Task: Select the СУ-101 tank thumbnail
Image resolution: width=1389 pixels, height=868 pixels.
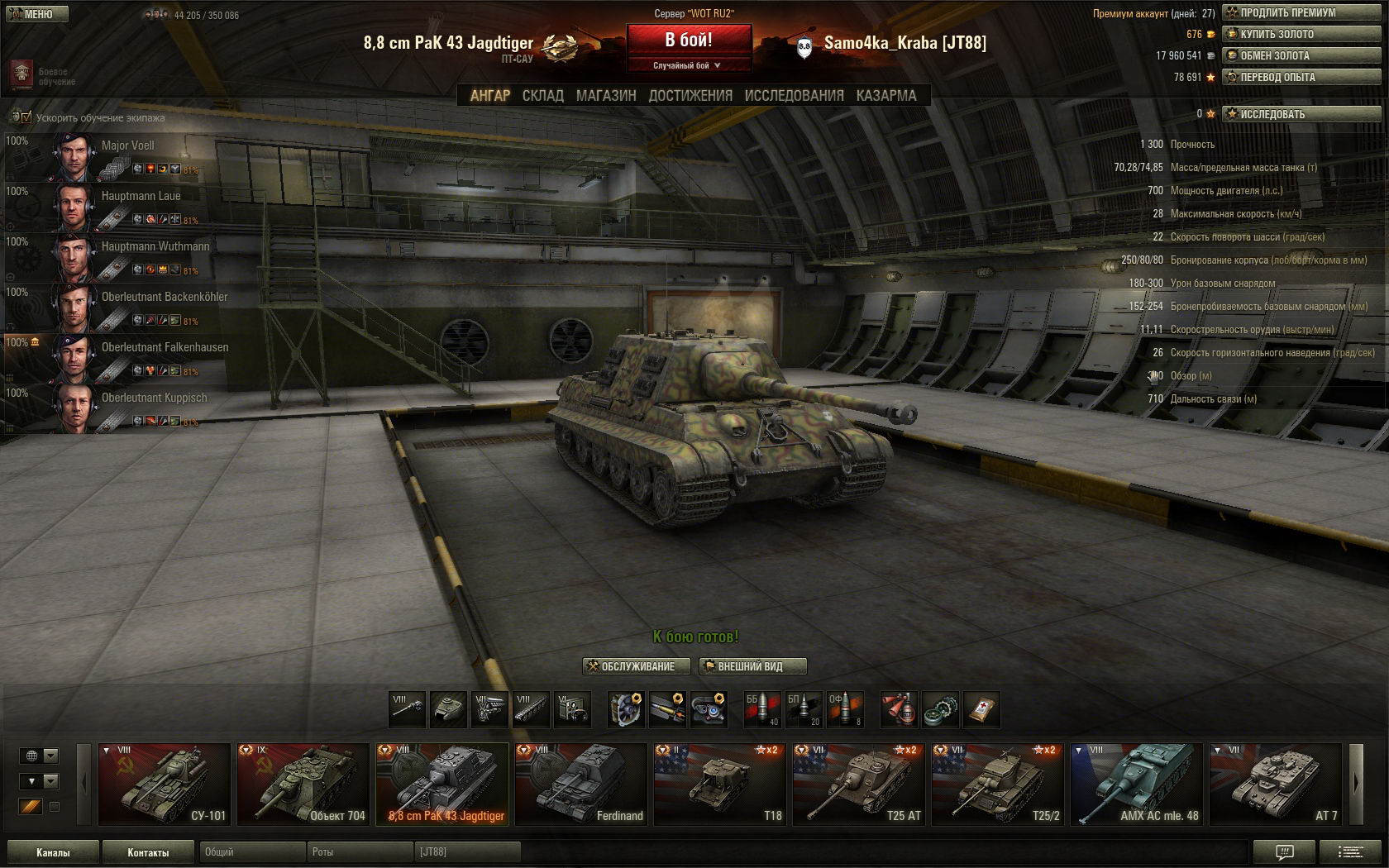Action: click(164, 785)
